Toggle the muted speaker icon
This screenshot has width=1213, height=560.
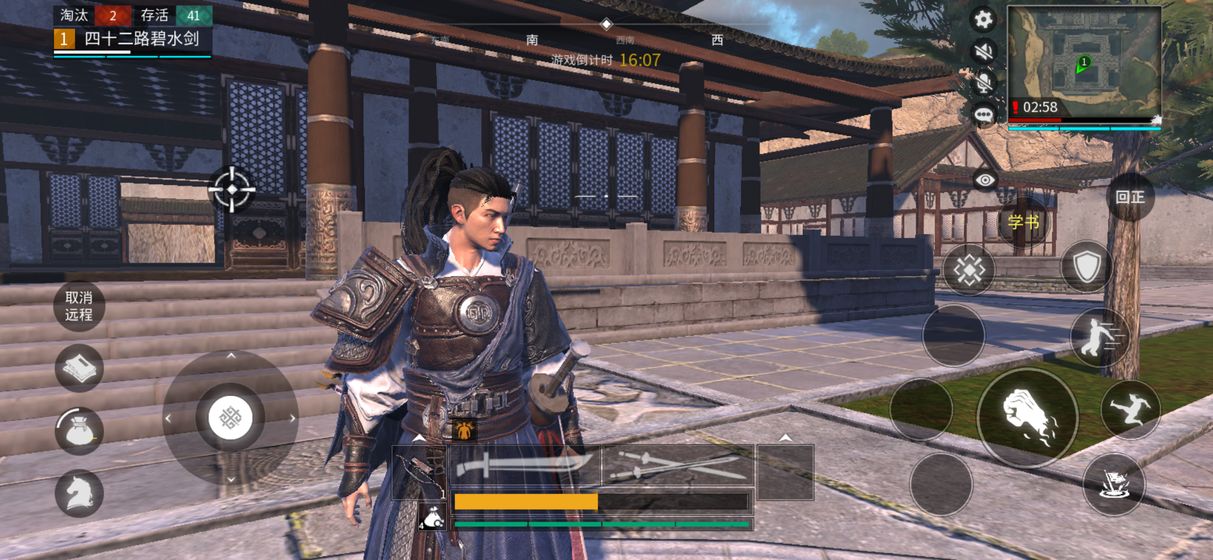coord(984,51)
